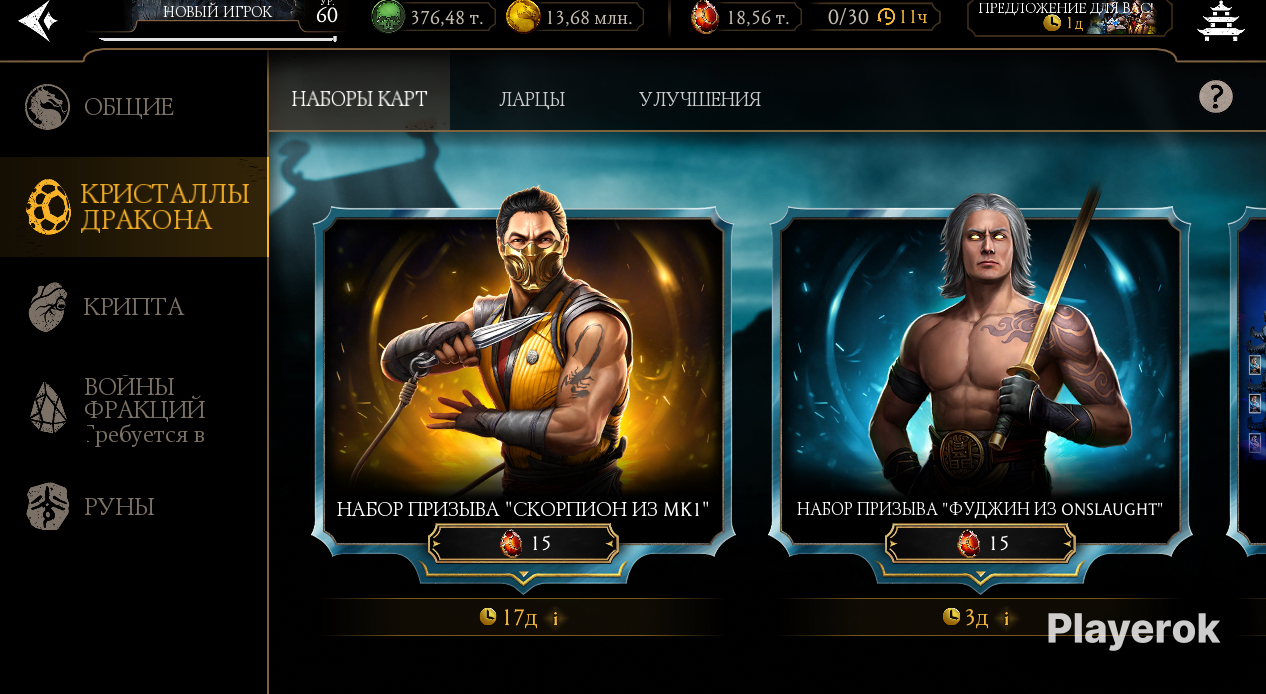
Task: Switch to the УЛУЧШЕНИЯ tab
Action: point(699,99)
